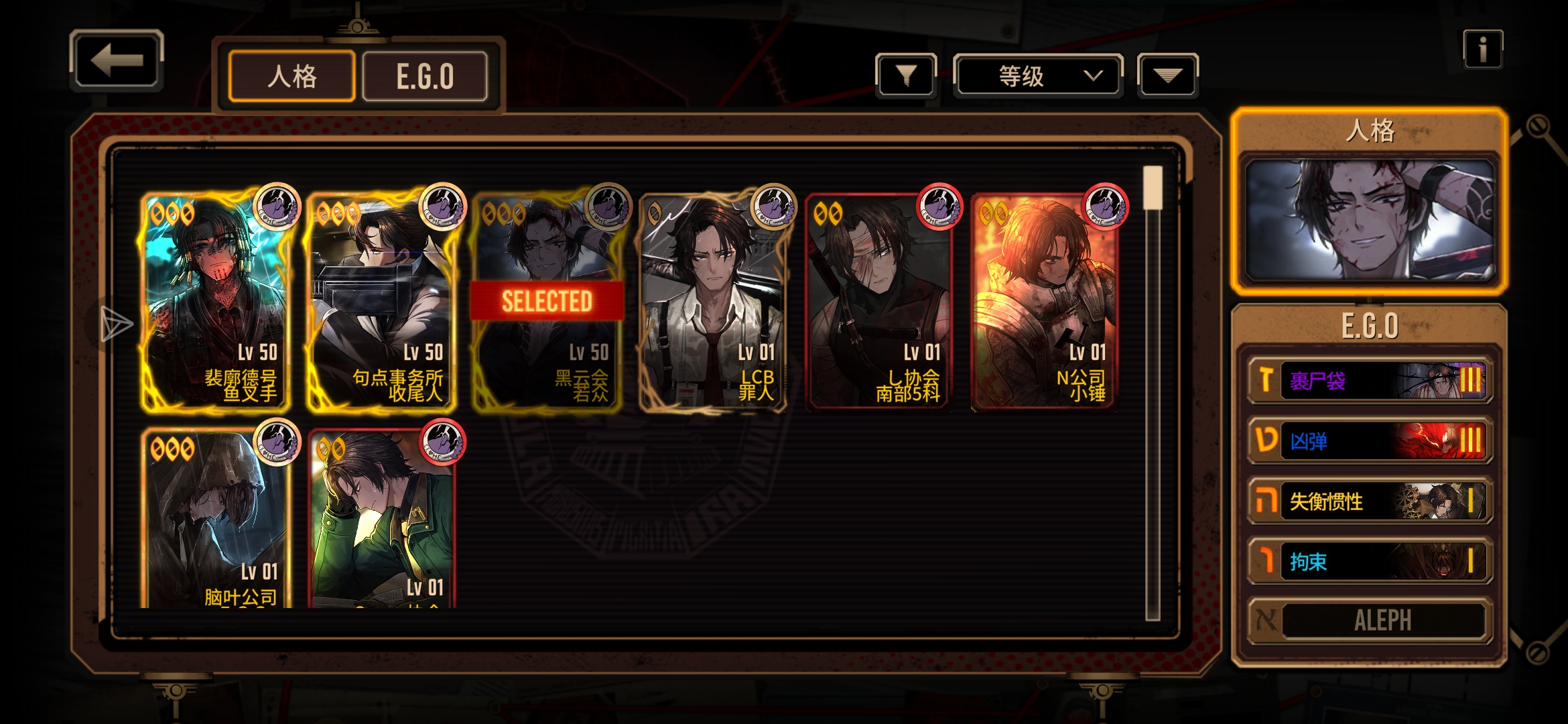This screenshot has height=724, width=1568.
Task: Select the 失衡惯性 E.G.O slot
Action: (1369, 501)
